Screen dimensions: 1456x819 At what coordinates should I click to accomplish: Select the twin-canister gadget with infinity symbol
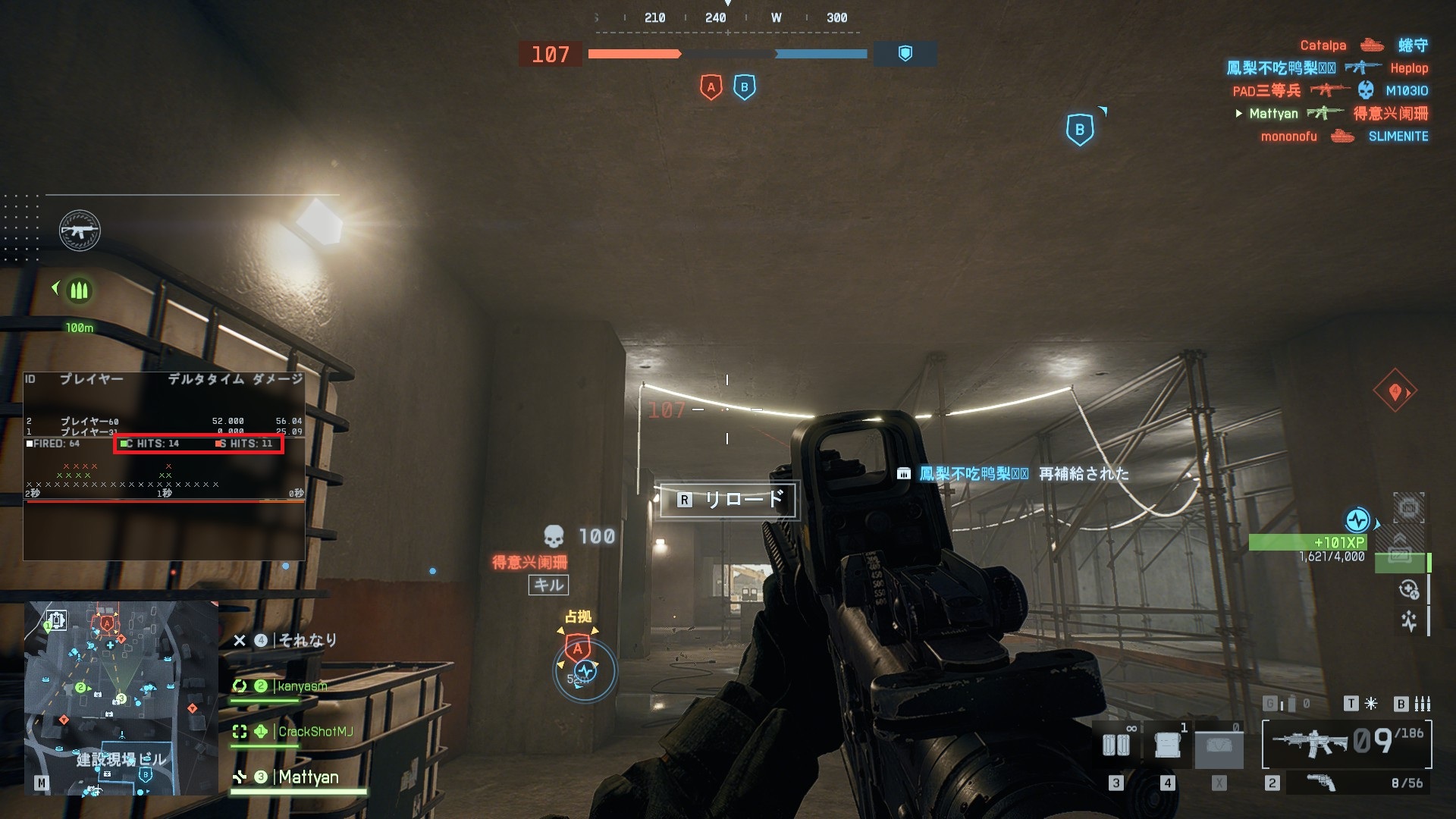click(x=1116, y=745)
